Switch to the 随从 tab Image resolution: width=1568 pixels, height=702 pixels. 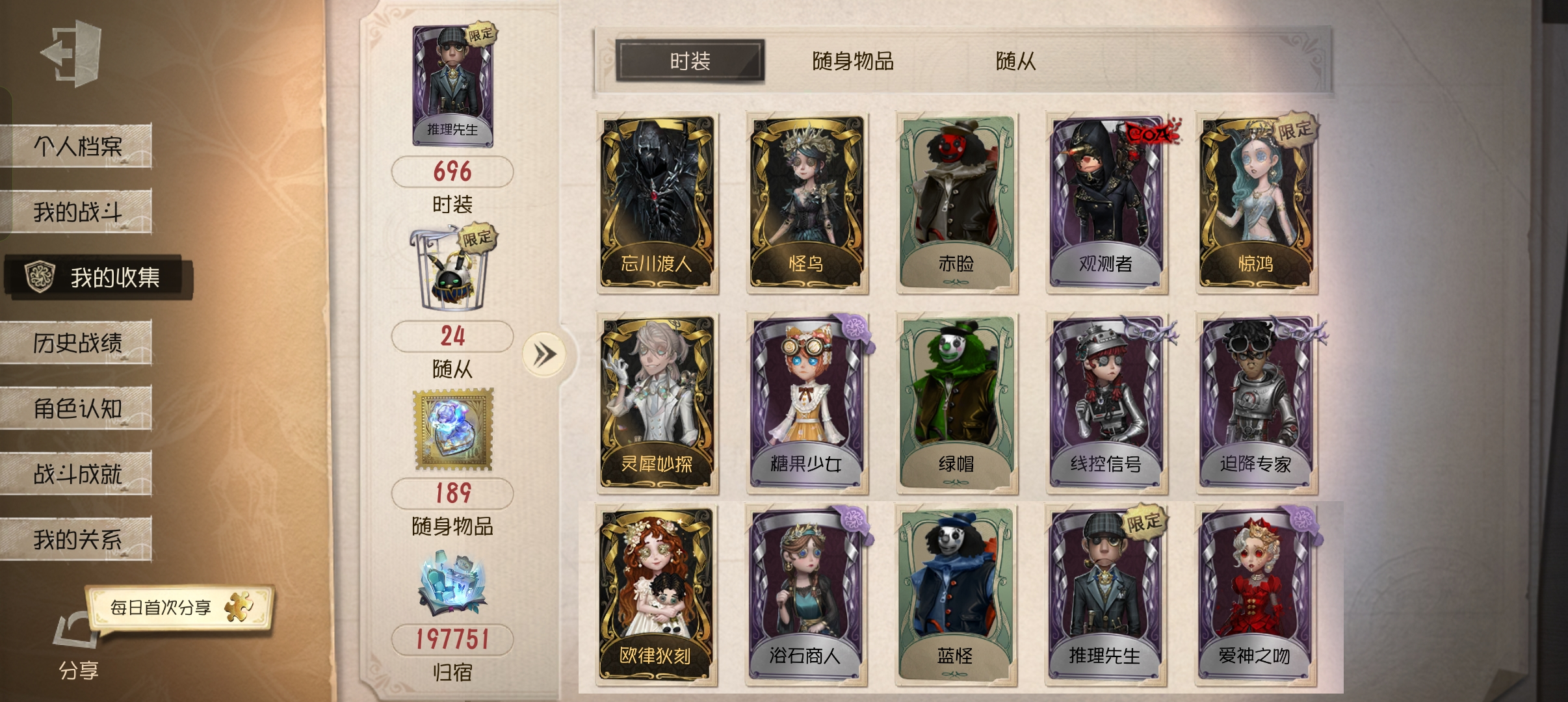tap(1014, 61)
